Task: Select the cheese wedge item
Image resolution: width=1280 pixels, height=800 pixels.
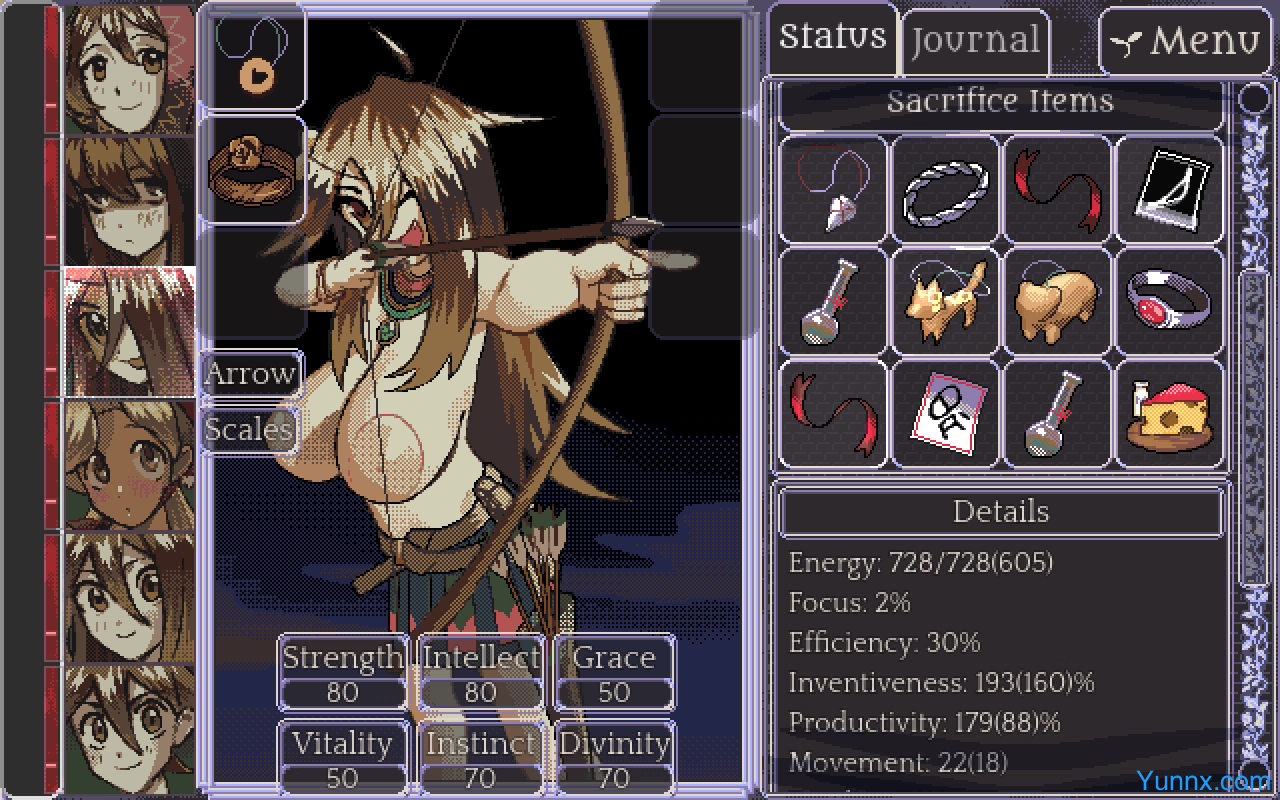Action: pos(1169,415)
